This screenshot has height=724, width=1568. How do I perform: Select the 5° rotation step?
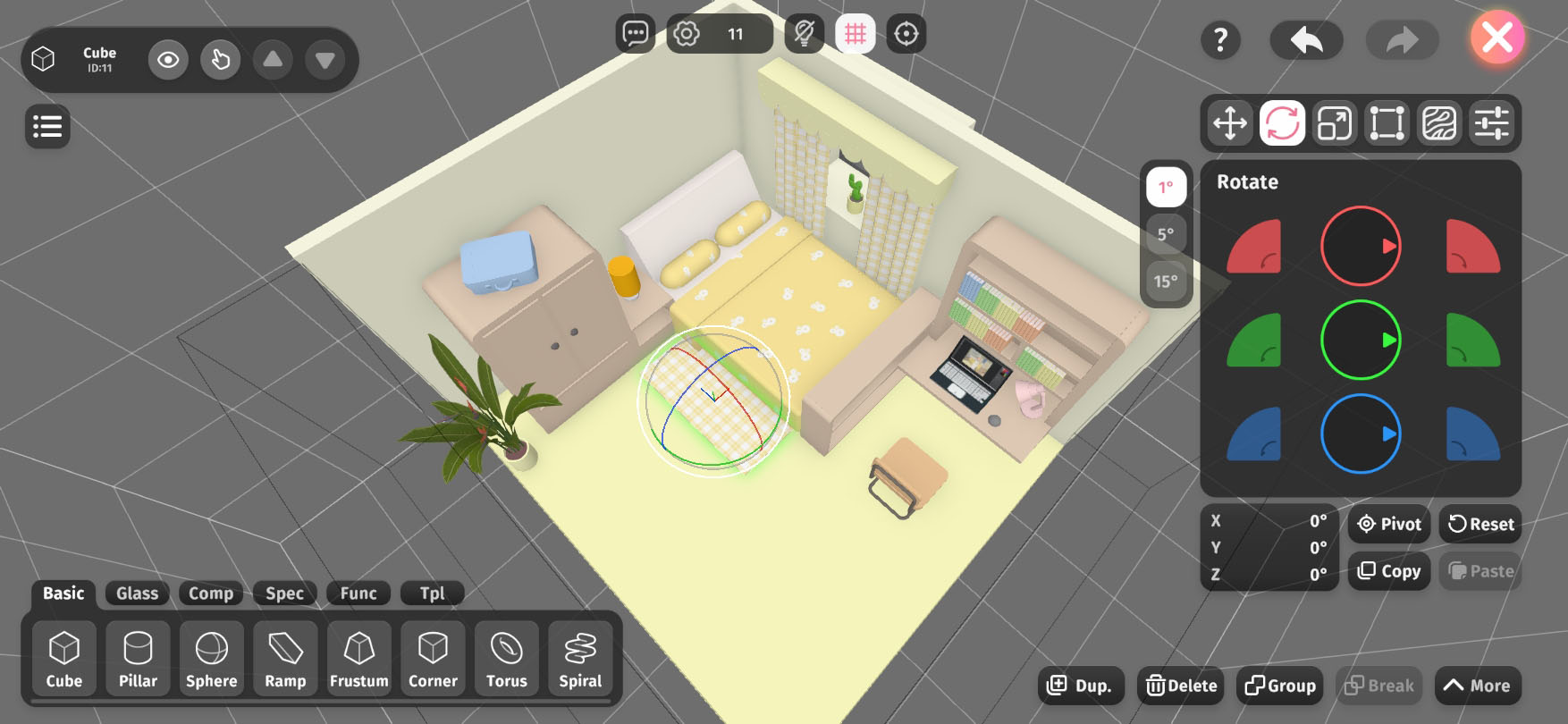click(1166, 234)
